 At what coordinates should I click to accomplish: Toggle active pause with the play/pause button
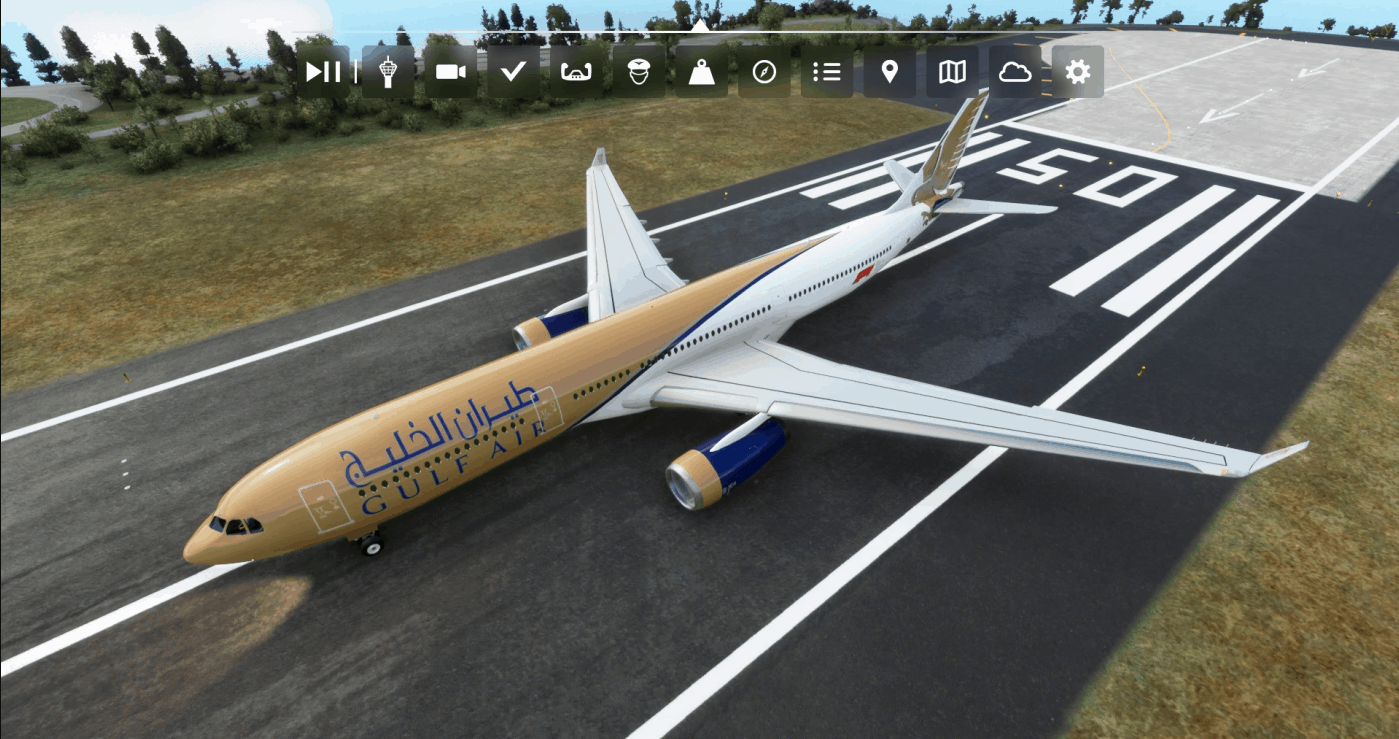(323, 72)
